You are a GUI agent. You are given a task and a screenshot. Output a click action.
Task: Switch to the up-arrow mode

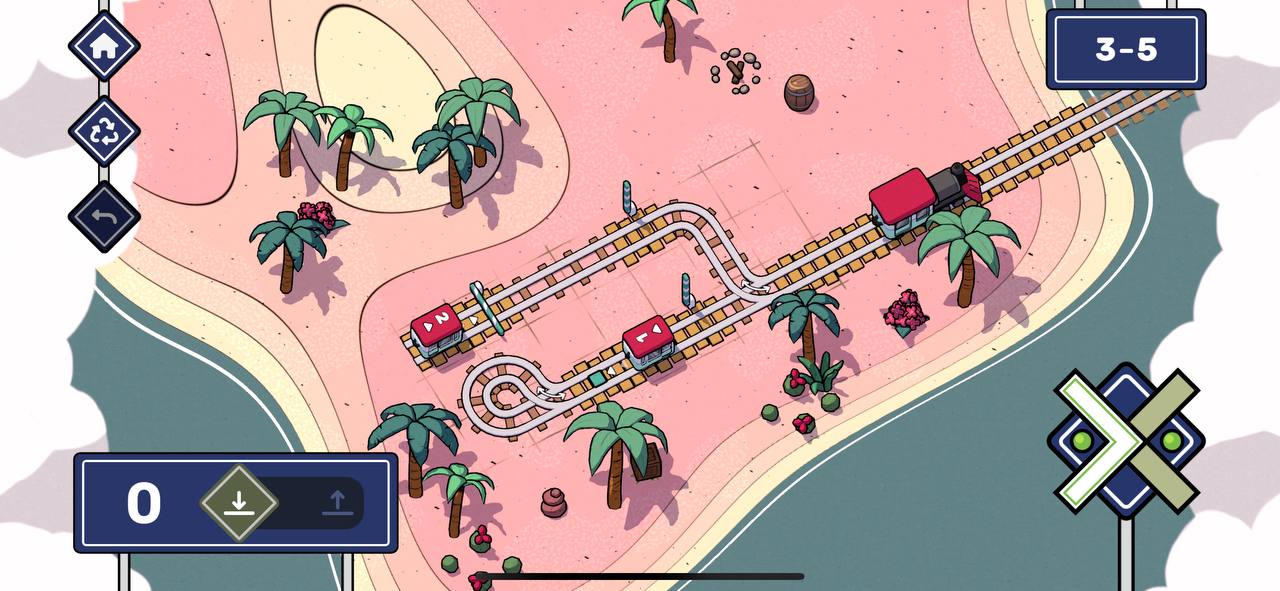(x=338, y=503)
